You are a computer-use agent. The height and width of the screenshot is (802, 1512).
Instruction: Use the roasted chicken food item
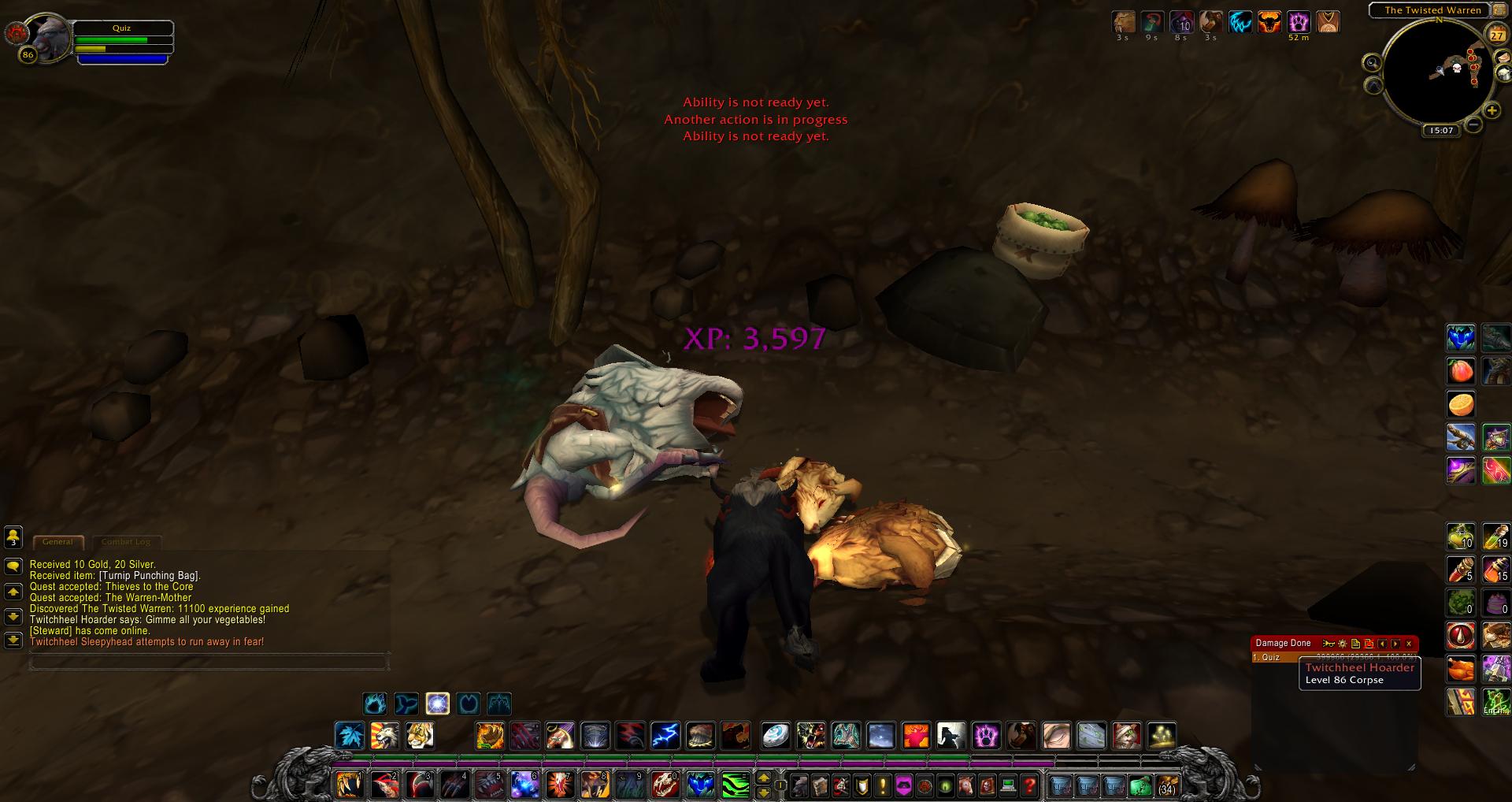click(1461, 669)
